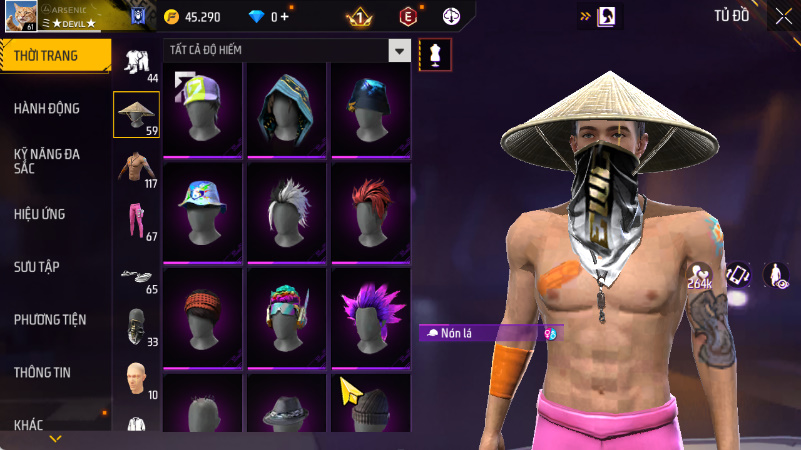The image size is (801, 450).
Task: Click the plus next to diamonds
Action: (x=284, y=17)
